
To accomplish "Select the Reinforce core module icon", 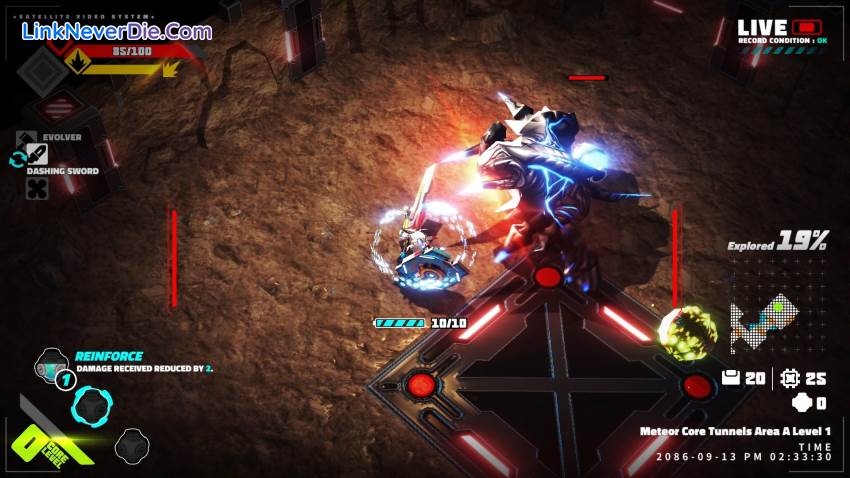I will (x=51, y=364).
